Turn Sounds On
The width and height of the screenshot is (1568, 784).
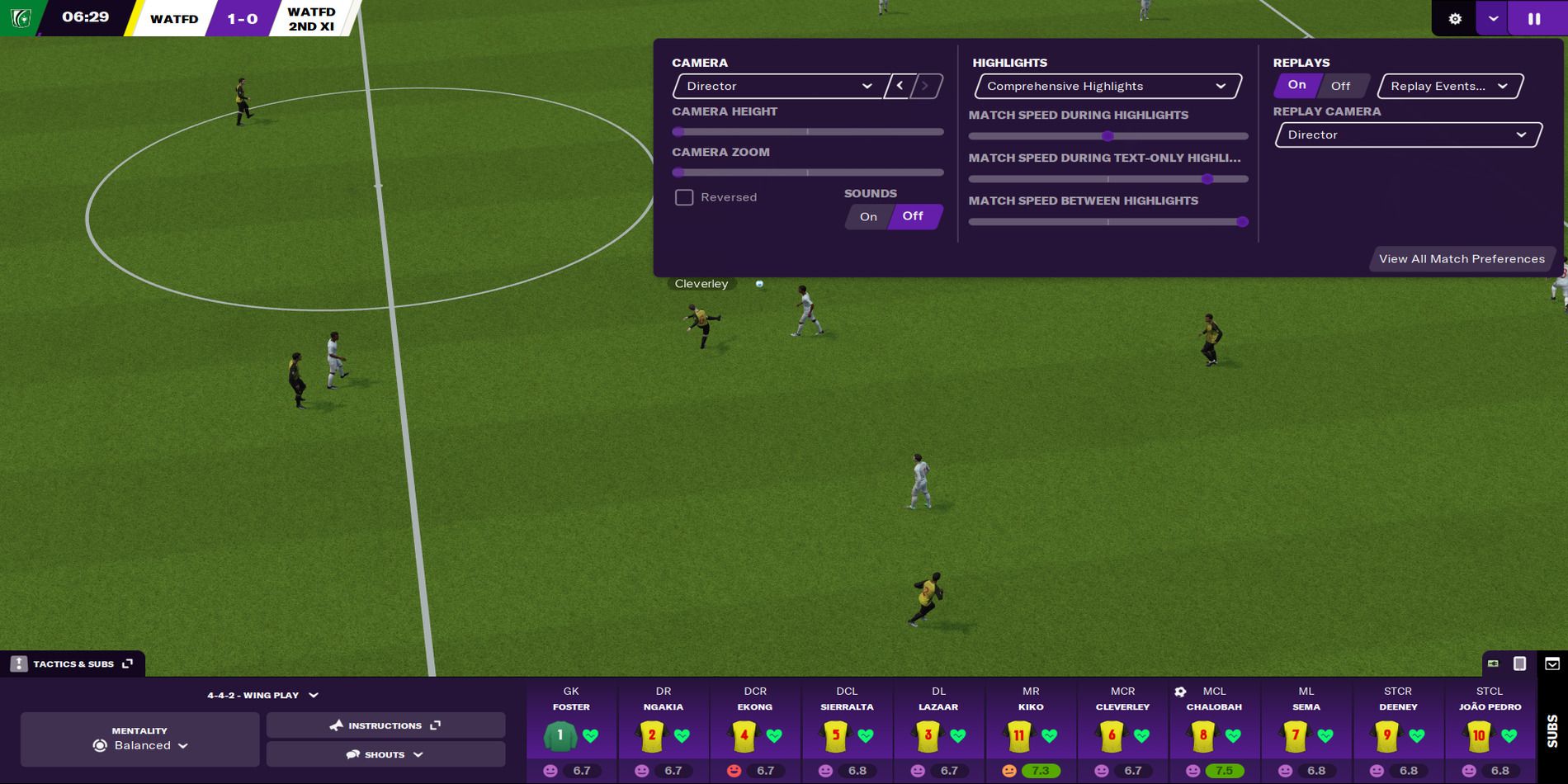tap(867, 216)
